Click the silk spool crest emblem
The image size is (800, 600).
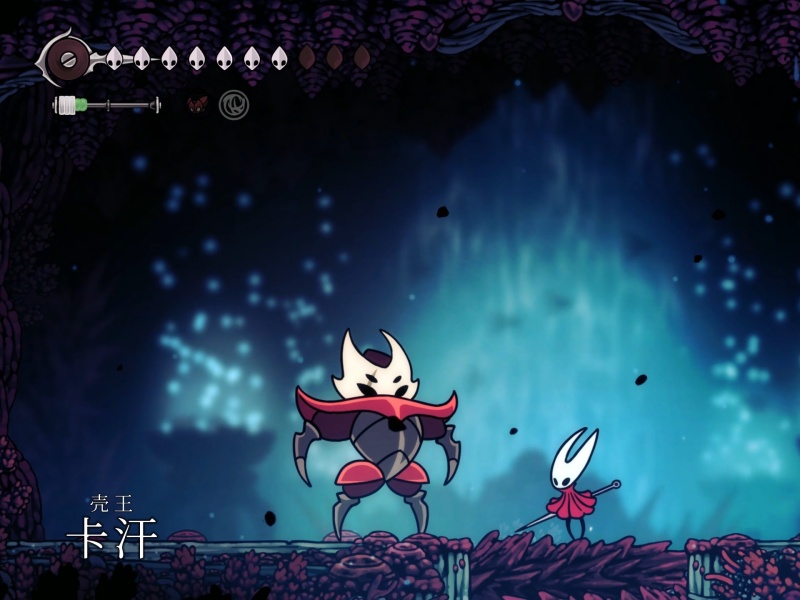68,59
